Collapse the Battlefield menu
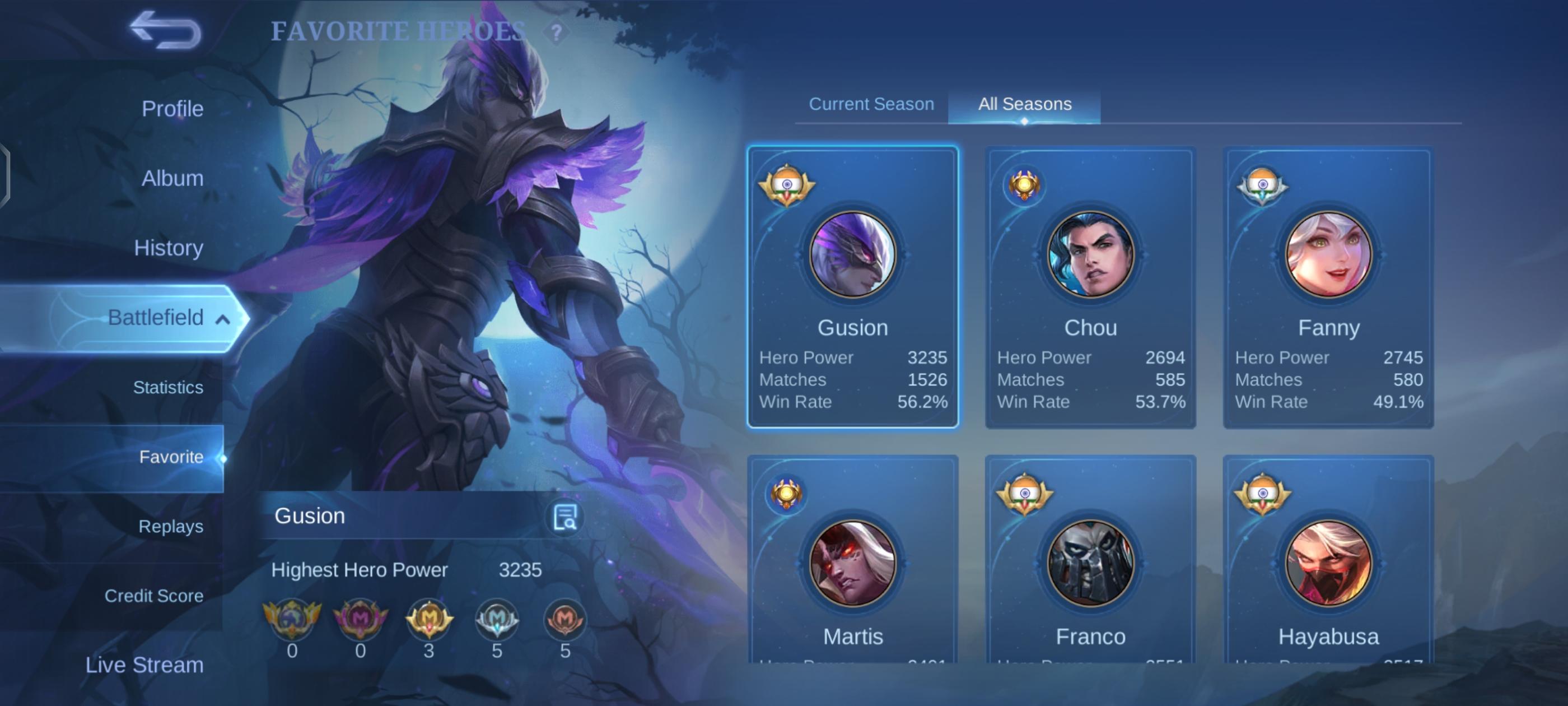 click(x=223, y=319)
